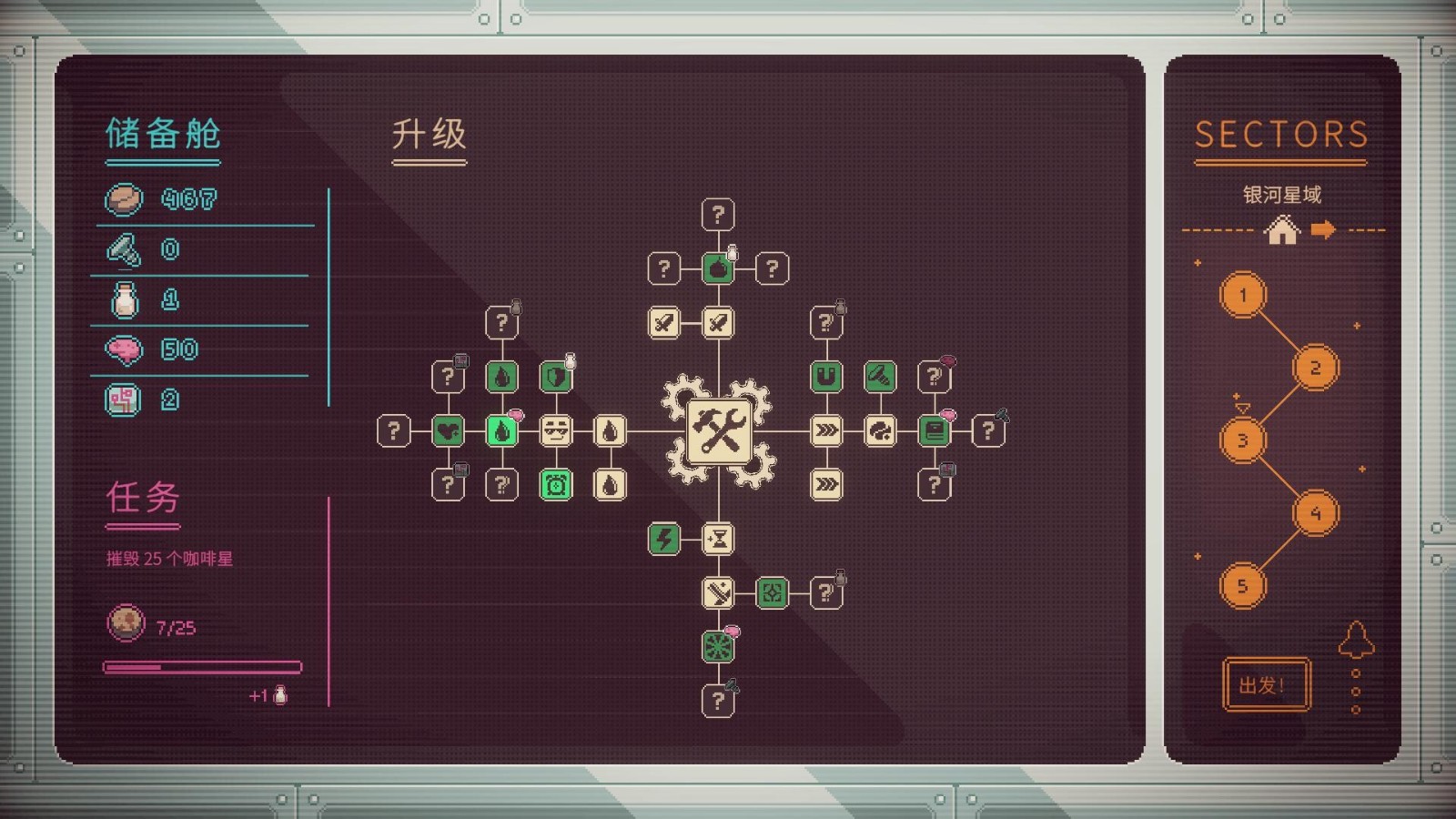
Task: Click the apple upgrade node
Action: (x=719, y=268)
